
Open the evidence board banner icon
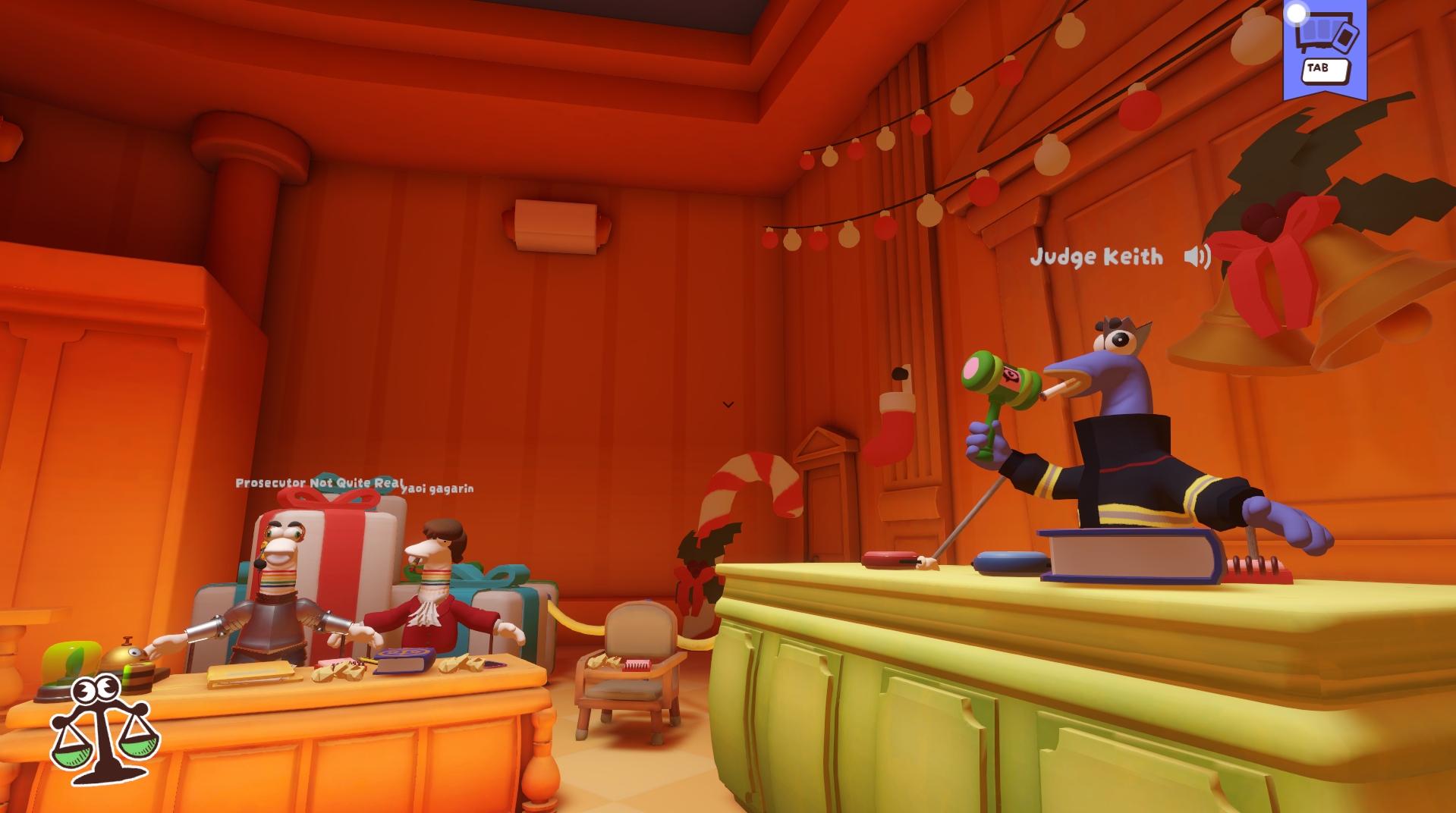click(x=1325, y=49)
